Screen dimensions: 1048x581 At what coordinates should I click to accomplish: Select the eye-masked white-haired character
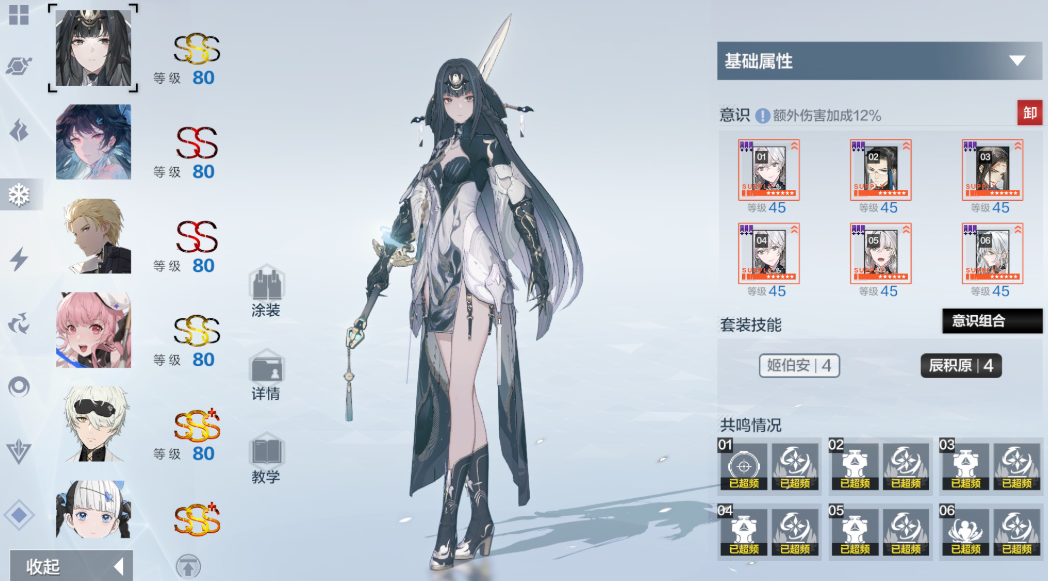pyautogui.click(x=93, y=424)
